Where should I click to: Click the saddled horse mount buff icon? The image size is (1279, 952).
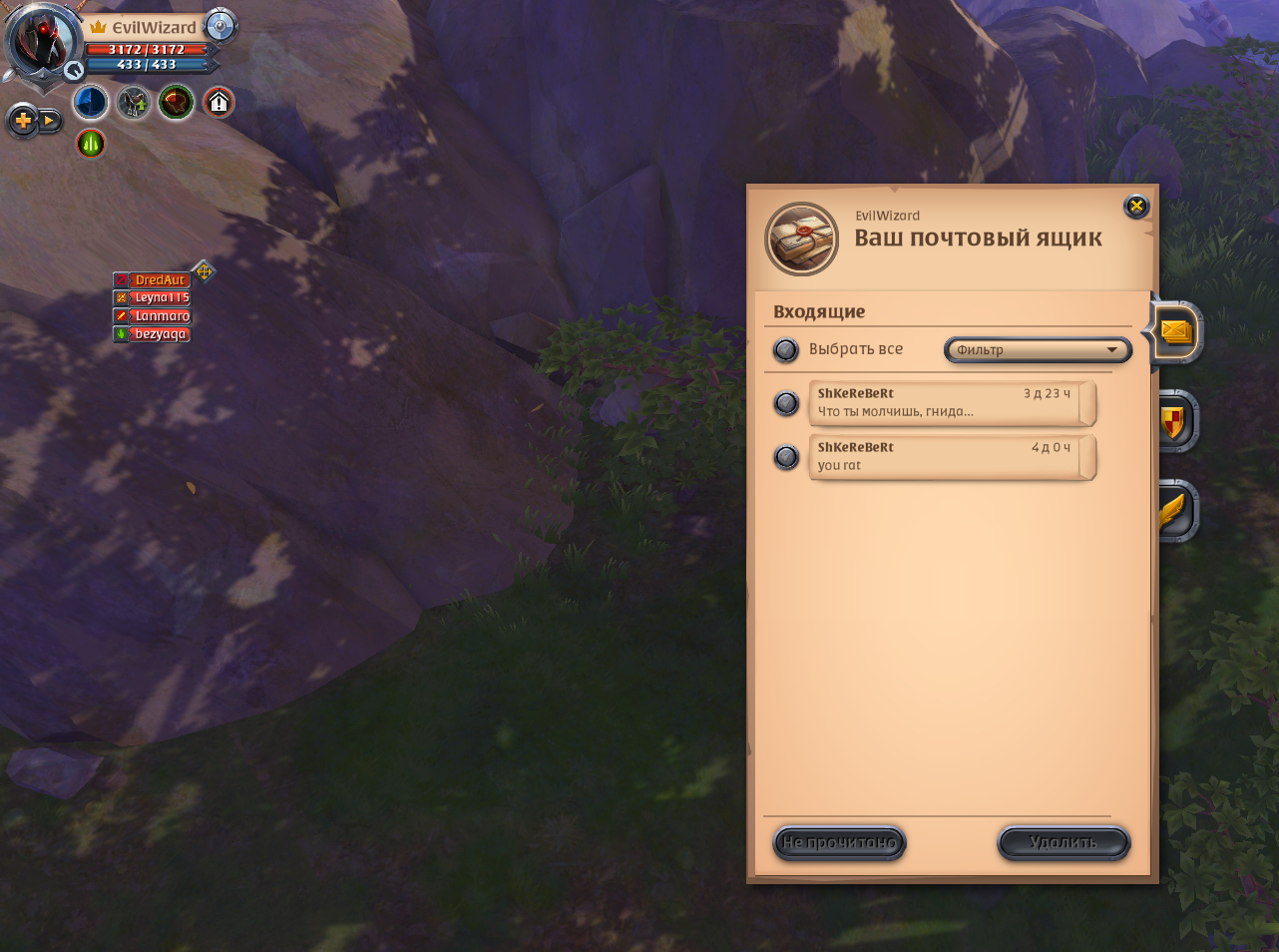pos(133,103)
